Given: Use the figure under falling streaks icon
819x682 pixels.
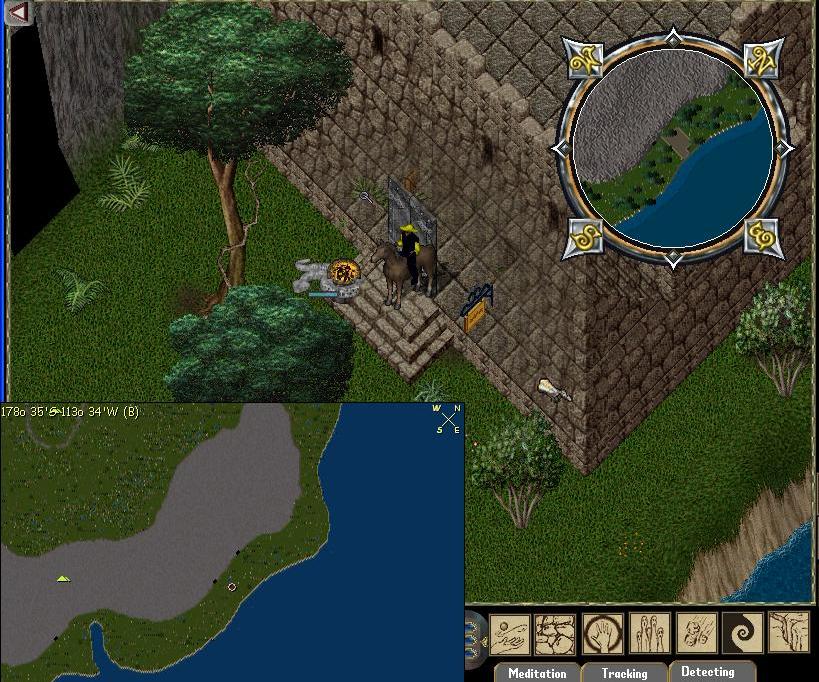Looking at the screenshot, I should coord(696,634).
